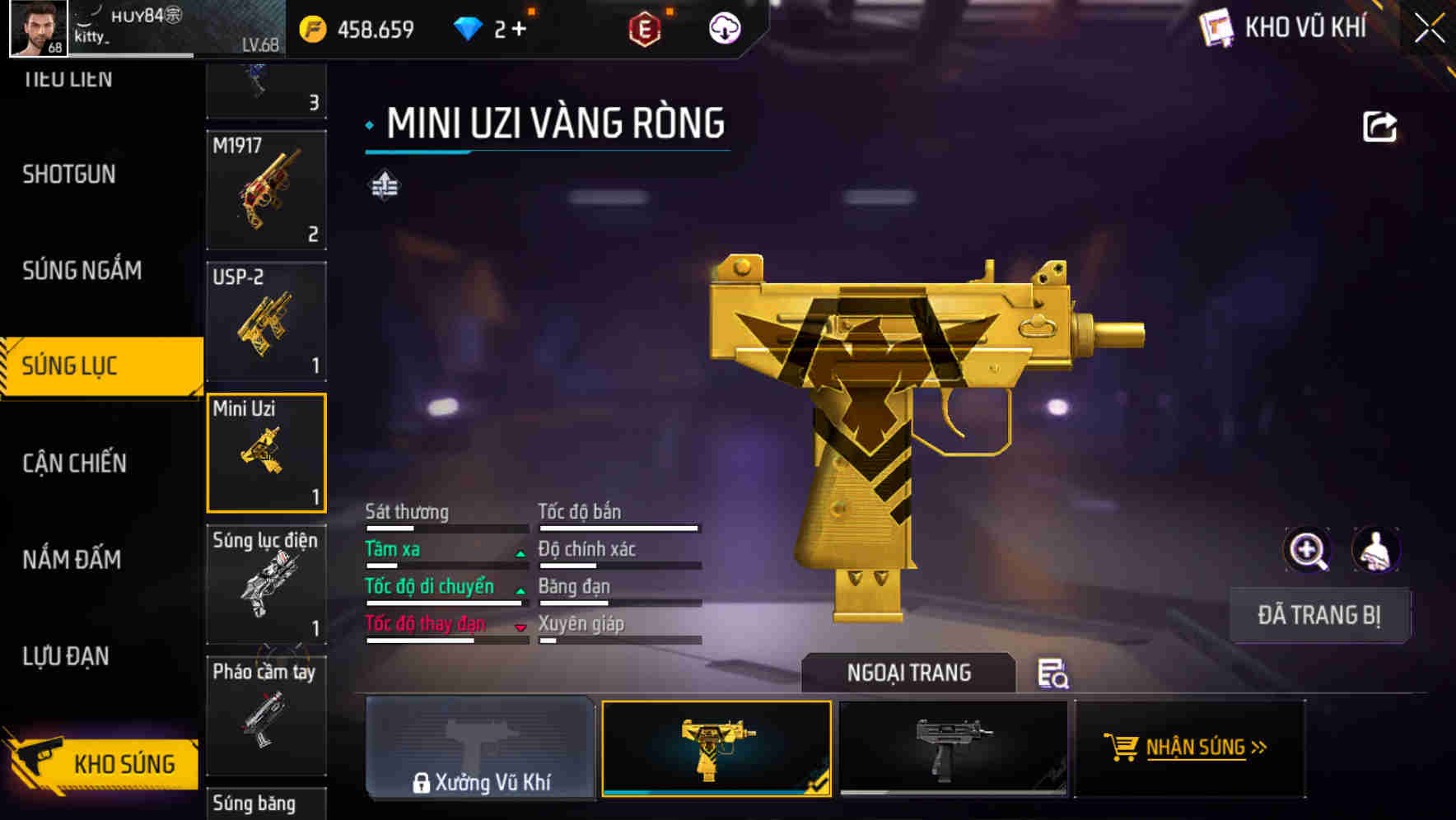This screenshot has height=820, width=1456.
Task: Select the Shotgun weapon category
Action: [69, 175]
